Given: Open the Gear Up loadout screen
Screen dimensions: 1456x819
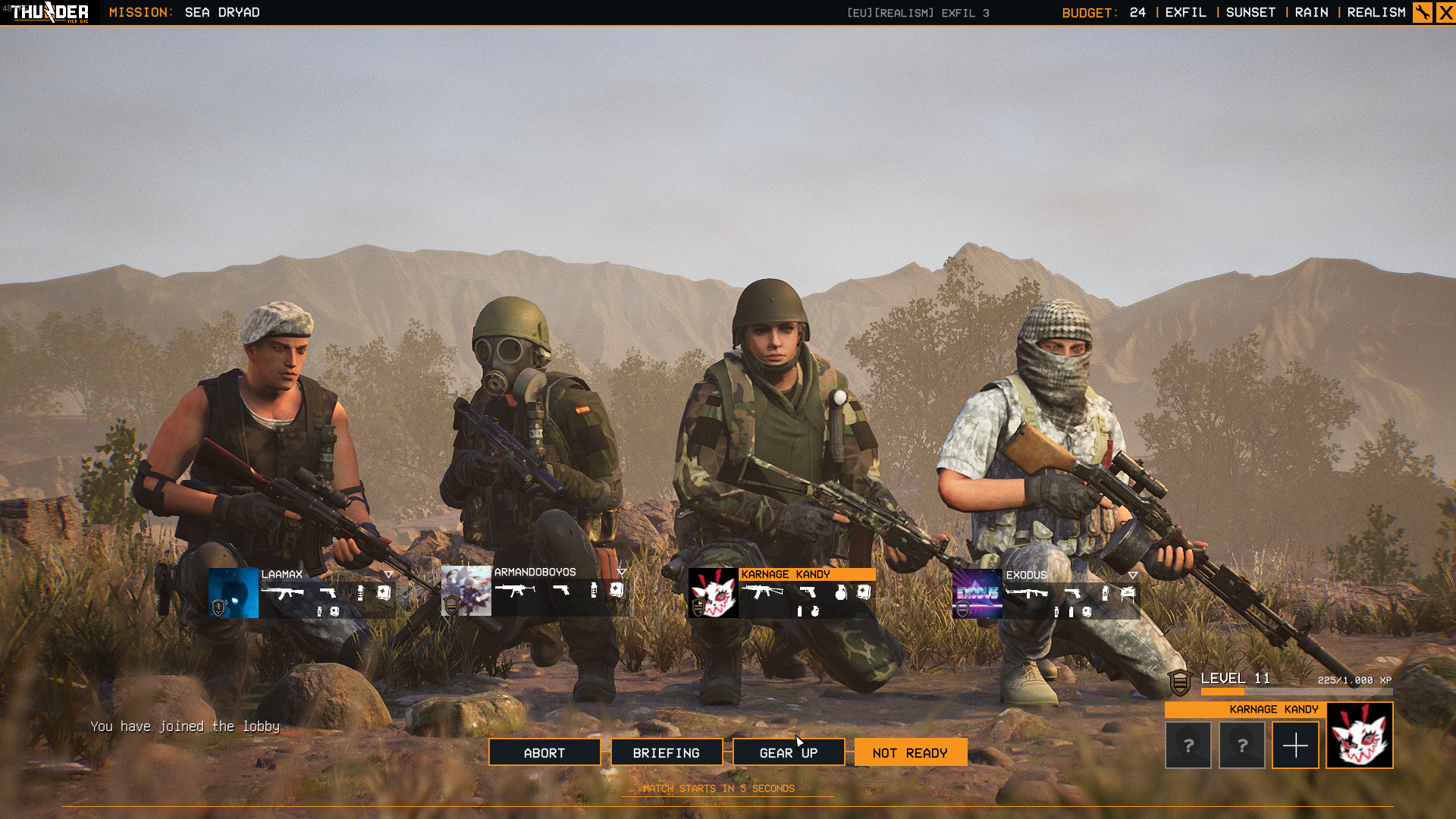Looking at the screenshot, I should coord(788,752).
